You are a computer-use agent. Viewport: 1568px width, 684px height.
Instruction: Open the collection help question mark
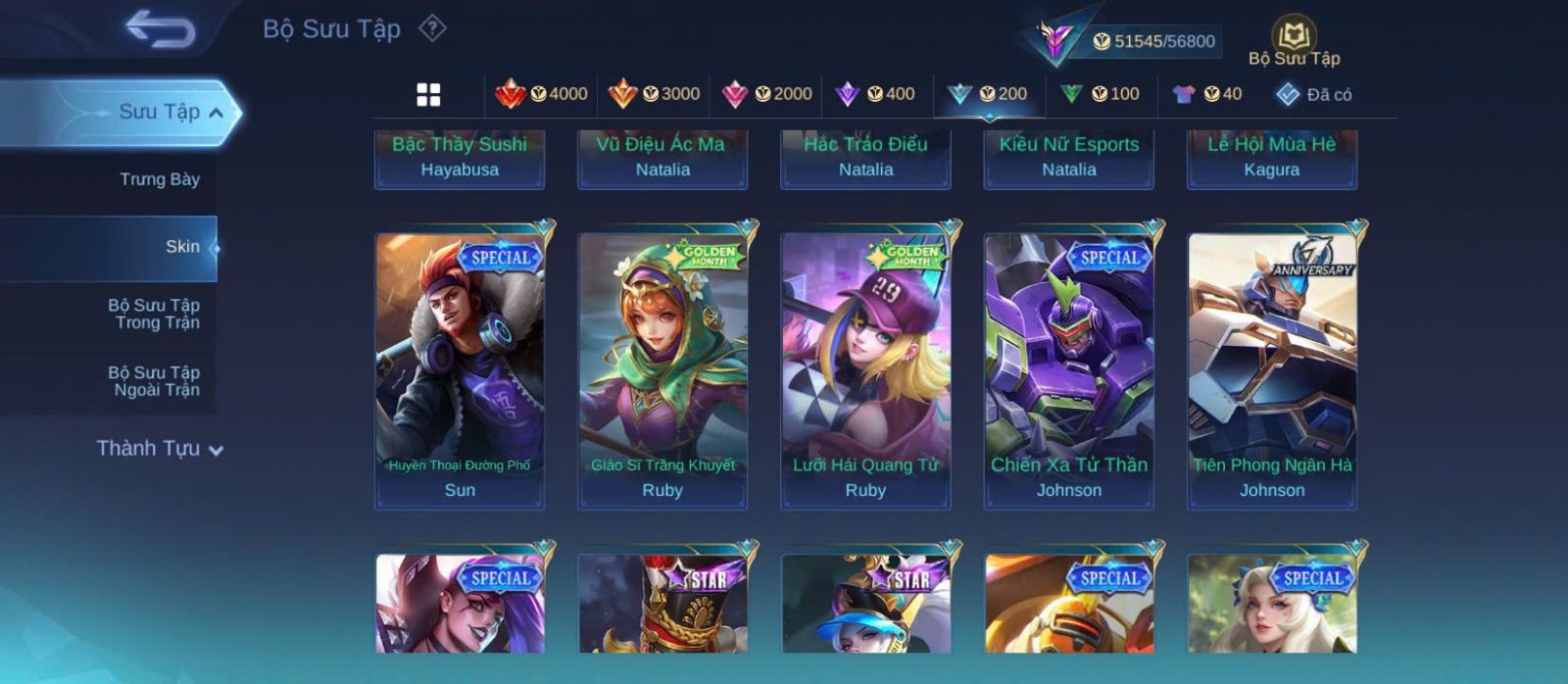point(432,28)
